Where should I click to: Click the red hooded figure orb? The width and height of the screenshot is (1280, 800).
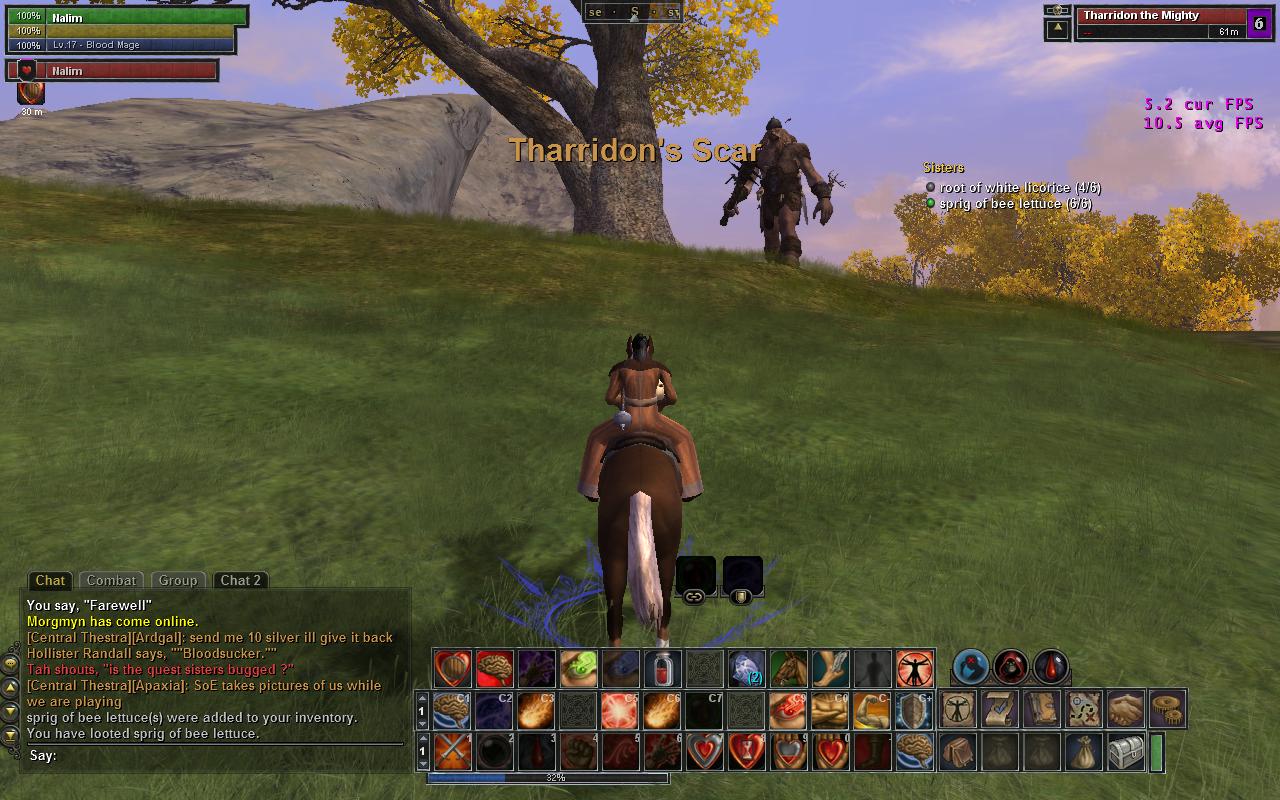1011,667
